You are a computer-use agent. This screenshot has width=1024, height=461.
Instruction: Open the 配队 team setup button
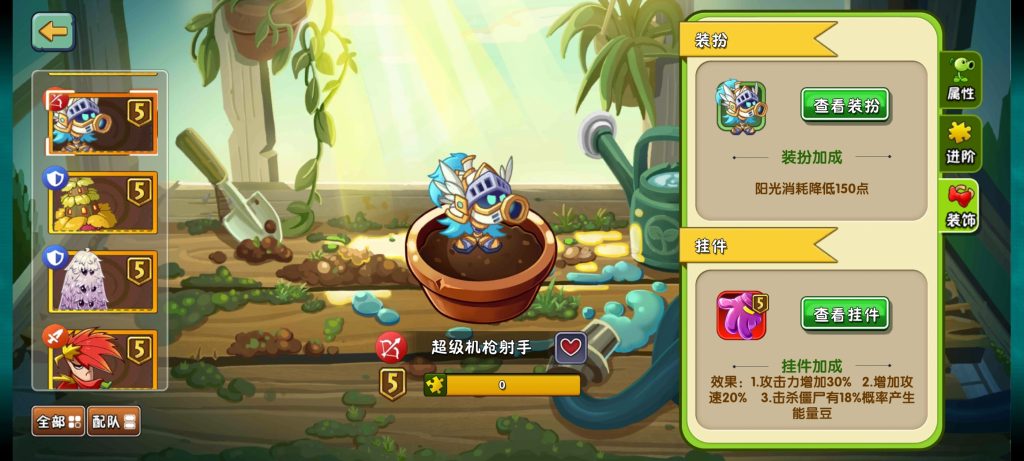point(113,421)
